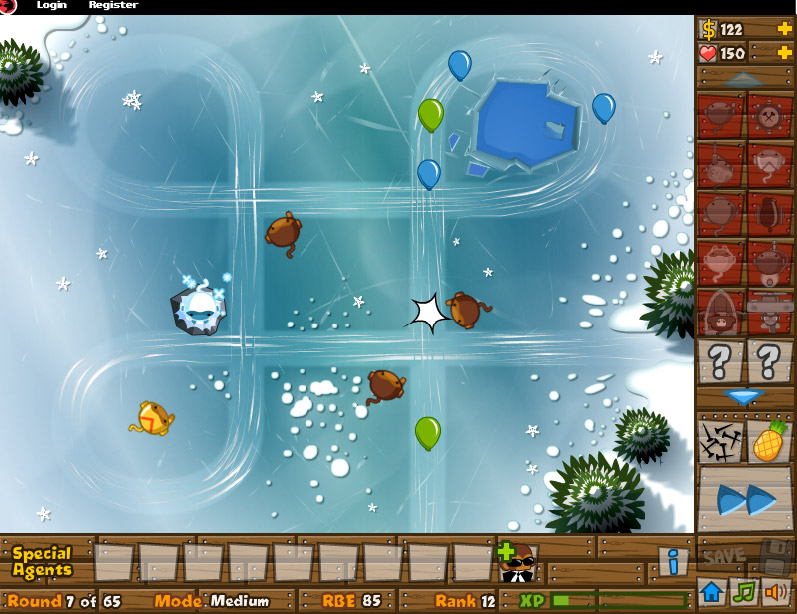Open the blue info button
The width and height of the screenshot is (797, 614).
pos(673,561)
